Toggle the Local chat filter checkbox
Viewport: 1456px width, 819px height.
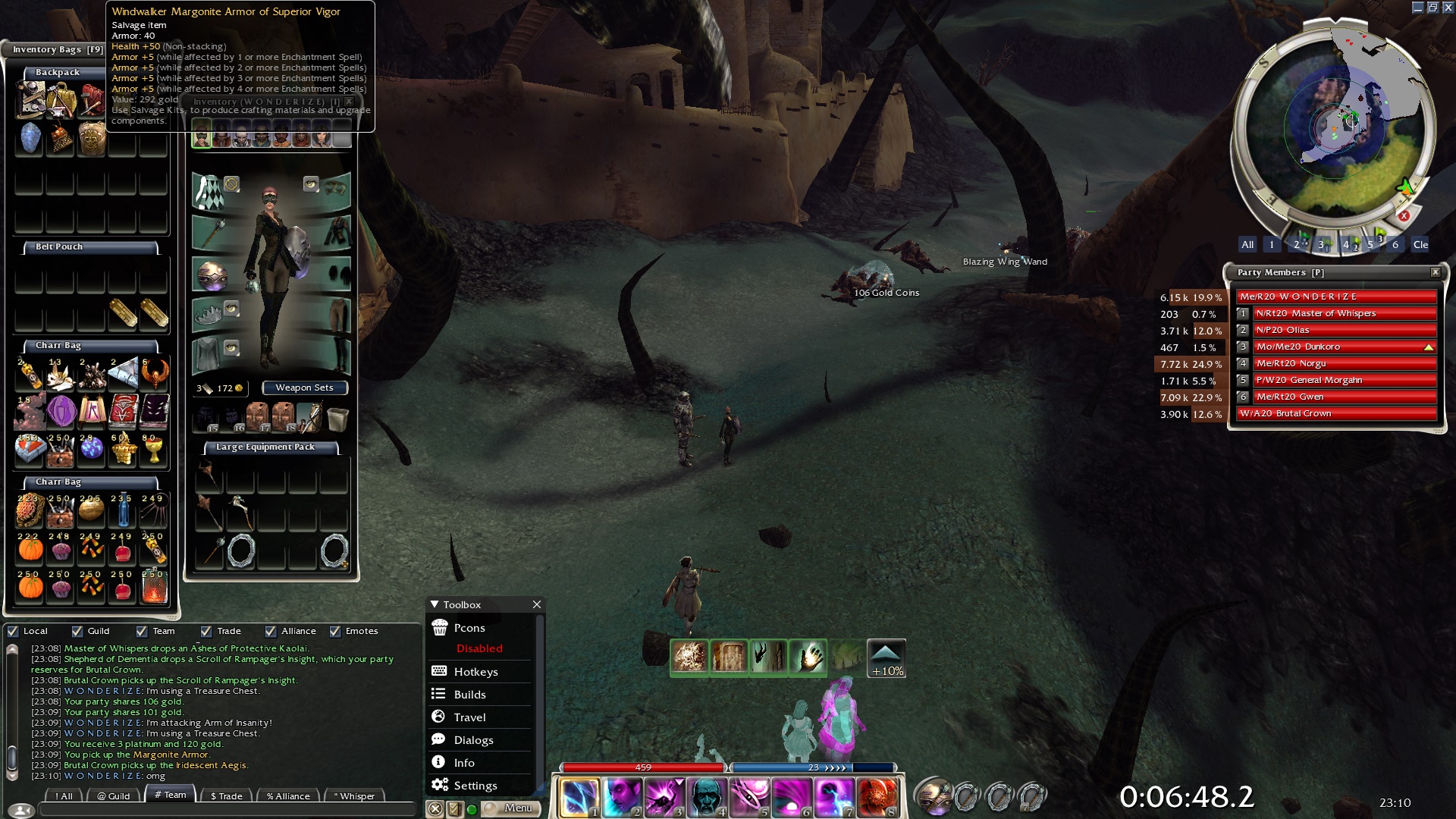[x=13, y=631]
